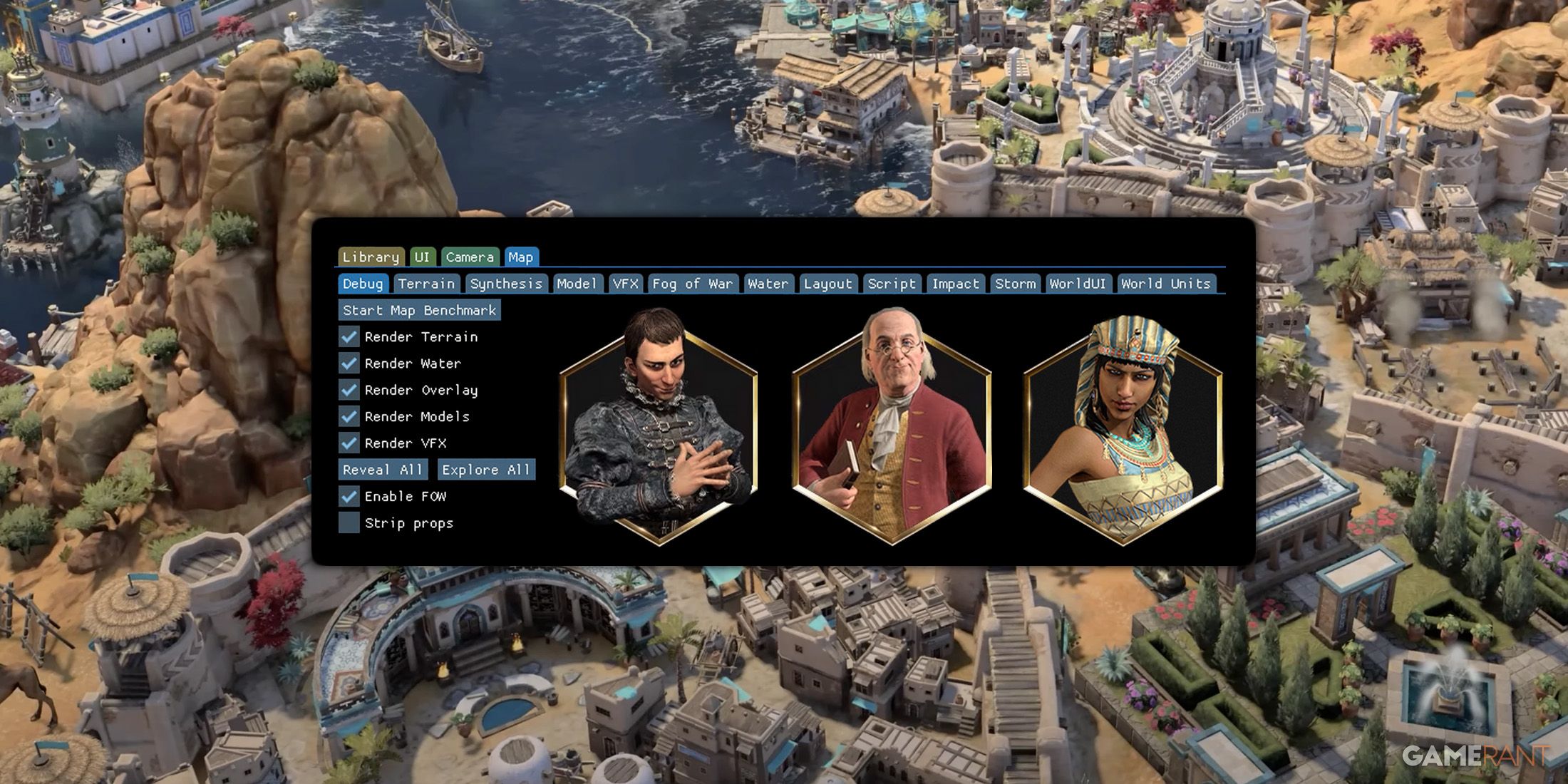Disable Enable FOW option
This screenshot has height=784, width=1568.
coord(349,497)
